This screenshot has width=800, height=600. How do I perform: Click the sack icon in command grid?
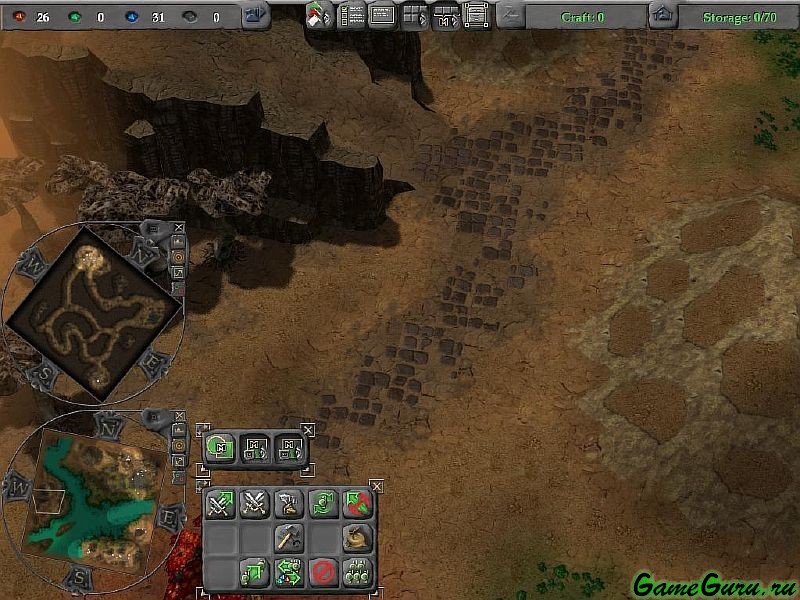click(x=357, y=538)
